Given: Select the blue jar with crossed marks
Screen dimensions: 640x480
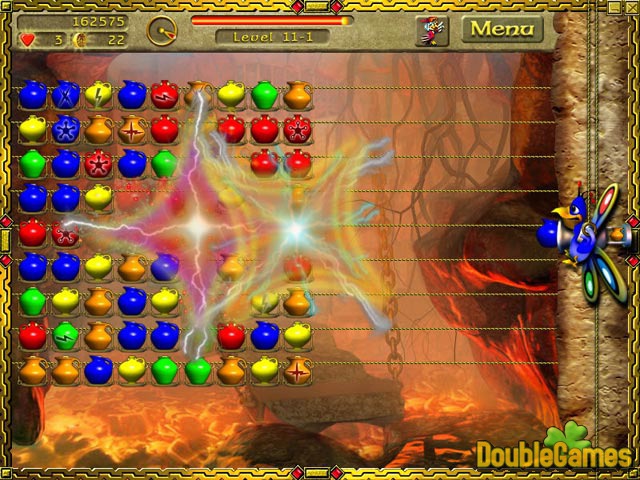Looking at the screenshot, I should (66, 96).
